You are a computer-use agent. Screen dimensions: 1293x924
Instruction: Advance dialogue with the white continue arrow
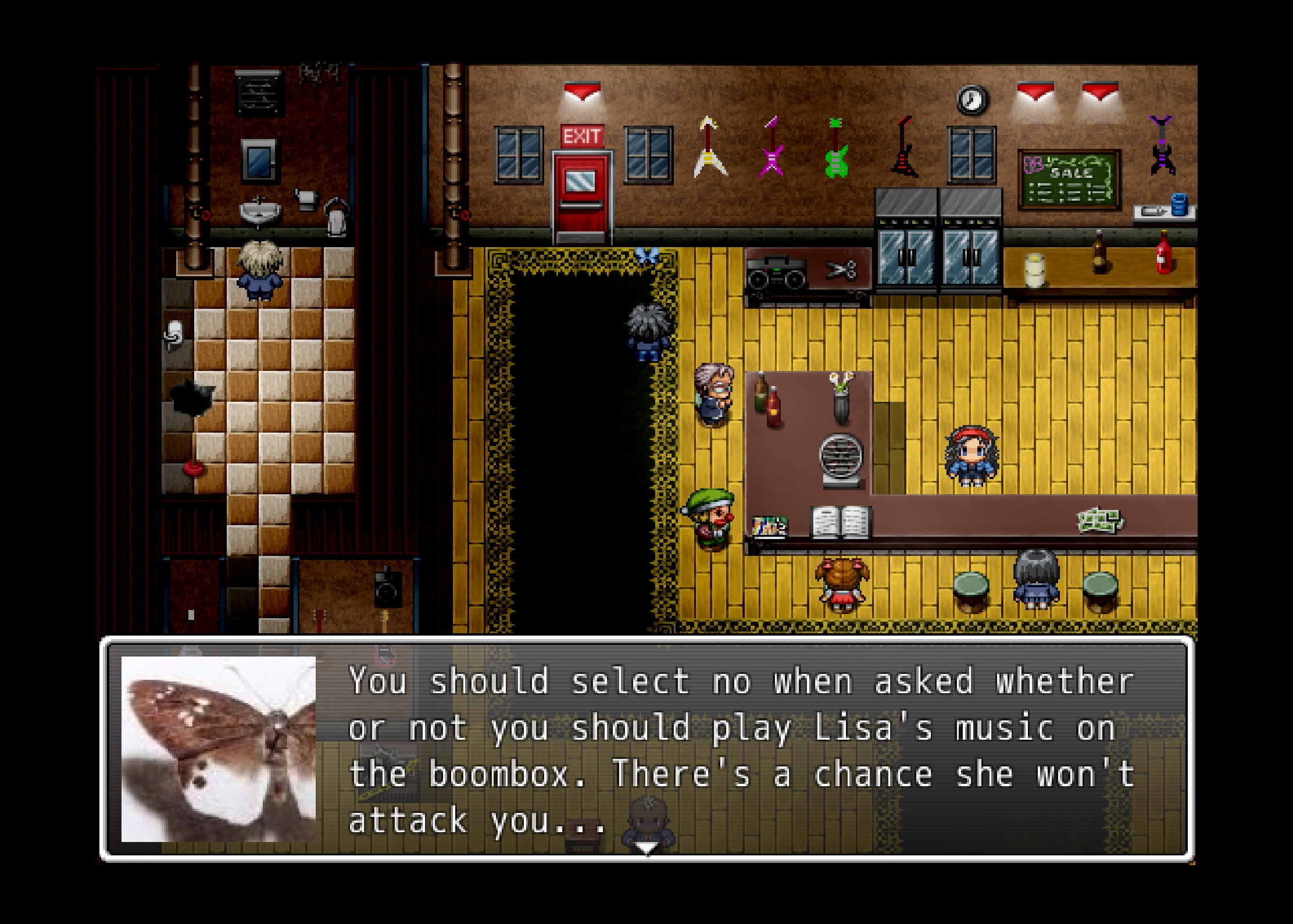pyautogui.click(x=646, y=849)
